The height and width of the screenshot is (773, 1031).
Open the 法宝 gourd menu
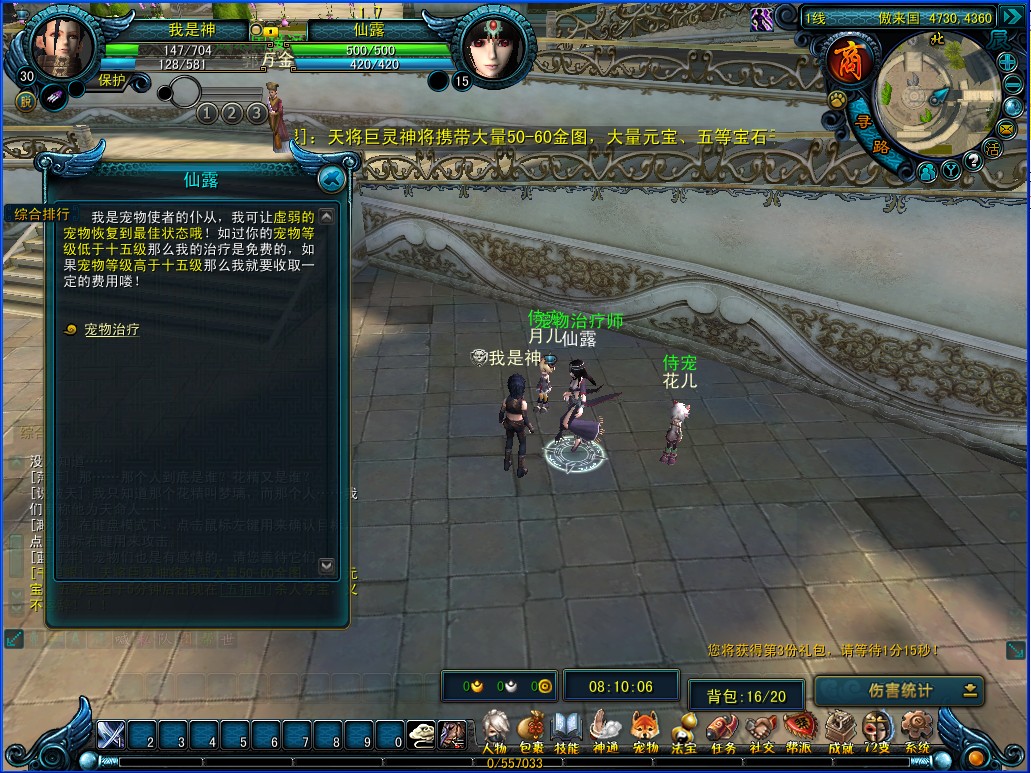pos(684,730)
